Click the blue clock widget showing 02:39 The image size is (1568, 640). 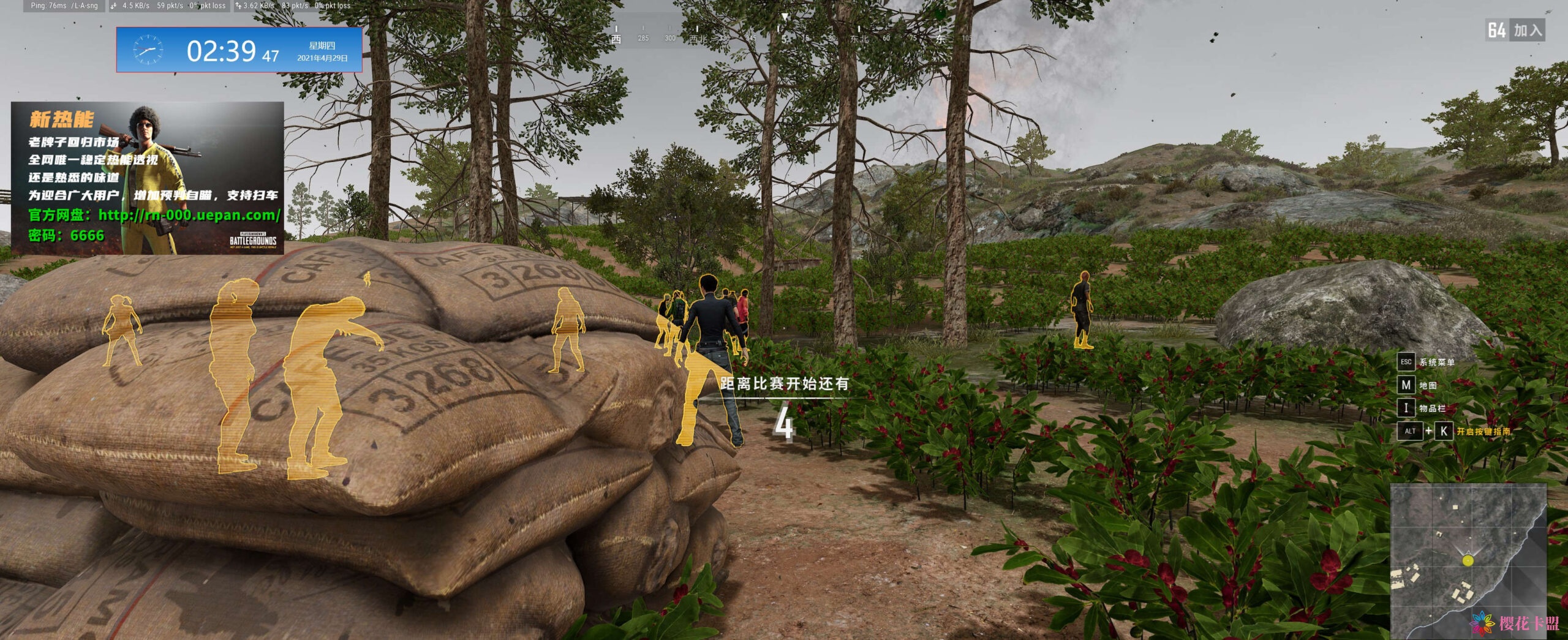[x=239, y=50]
